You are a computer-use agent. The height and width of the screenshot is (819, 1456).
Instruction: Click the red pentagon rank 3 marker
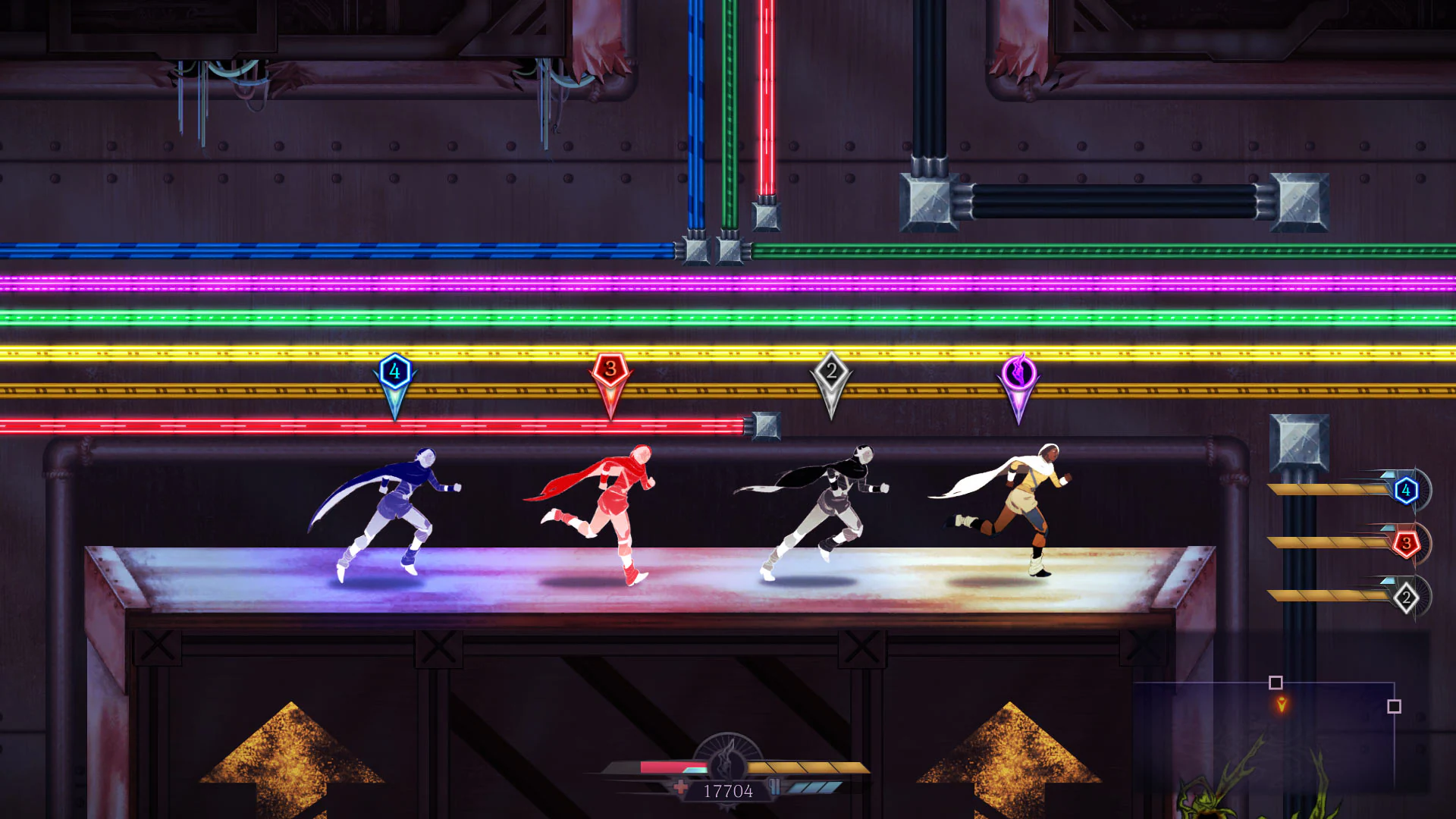pyautogui.click(x=609, y=369)
